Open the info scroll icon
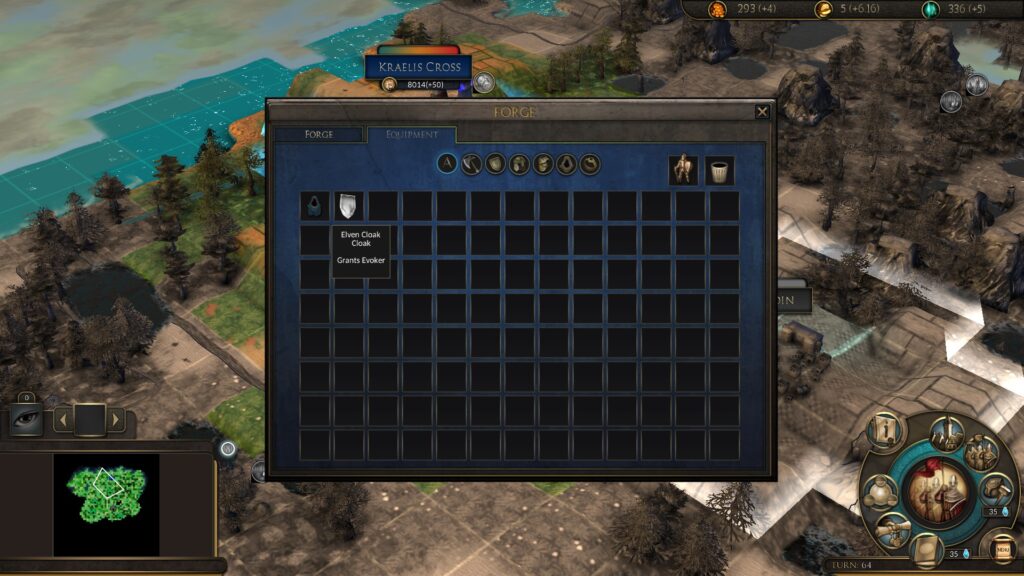 pos(887,430)
